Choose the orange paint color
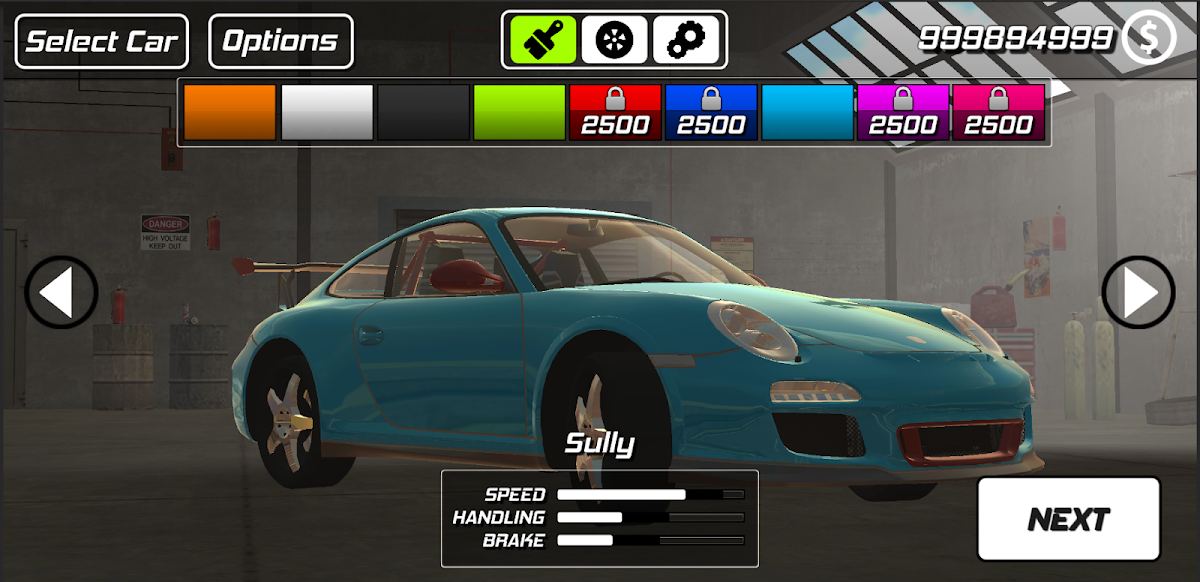Image resolution: width=1200 pixels, height=582 pixels. pos(229,112)
